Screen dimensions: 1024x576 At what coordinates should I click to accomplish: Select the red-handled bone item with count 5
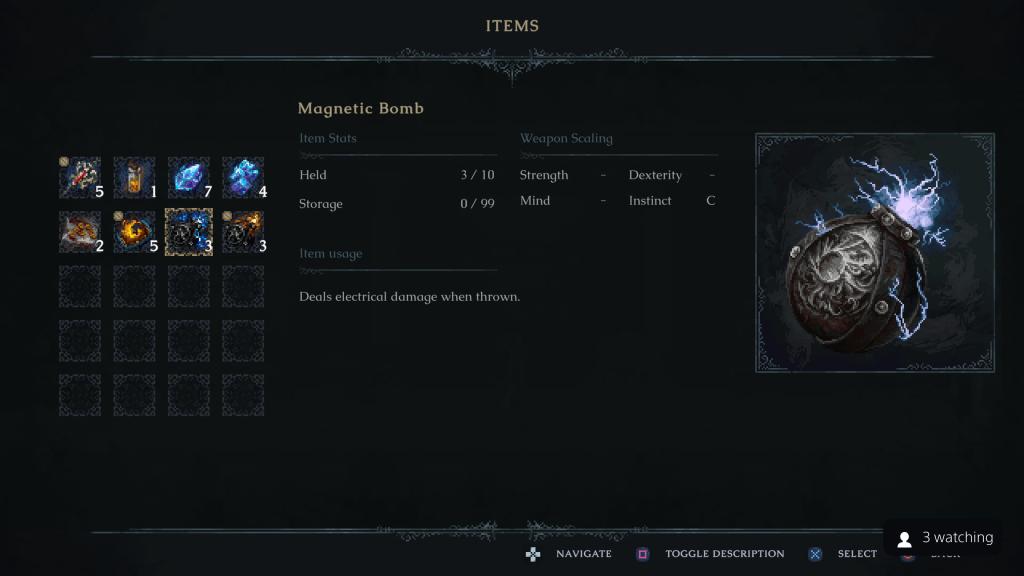tap(80, 177)
